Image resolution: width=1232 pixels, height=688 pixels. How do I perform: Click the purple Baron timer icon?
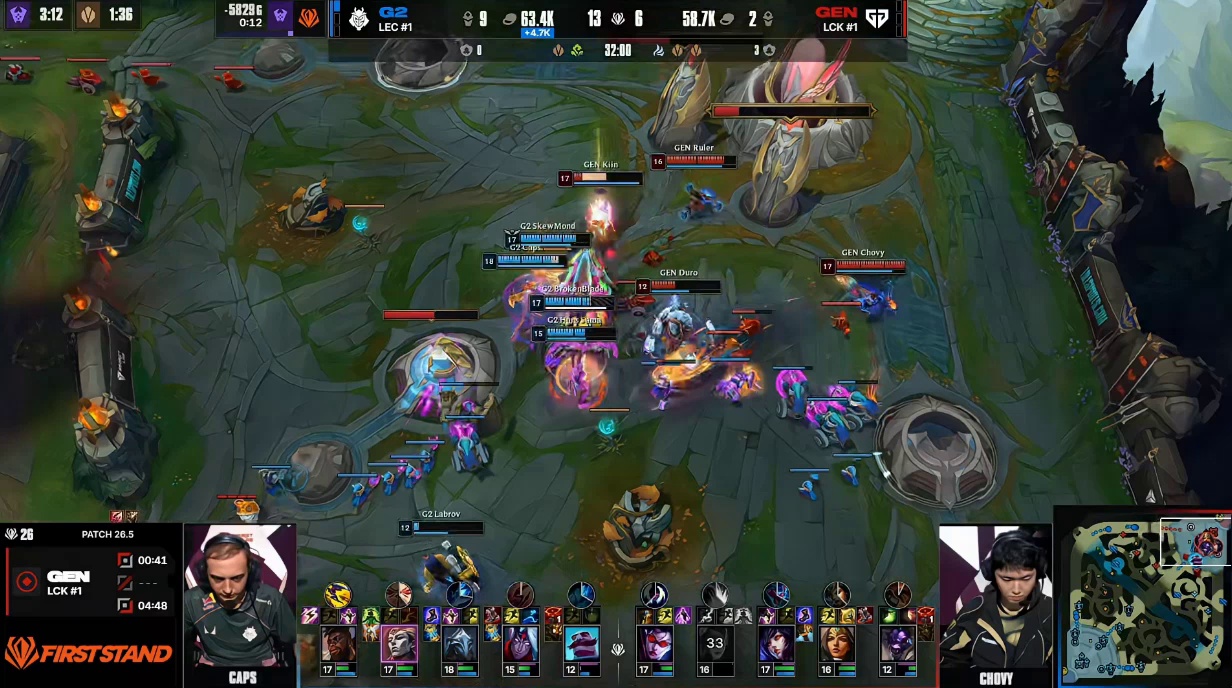click(x=18, y=15)
